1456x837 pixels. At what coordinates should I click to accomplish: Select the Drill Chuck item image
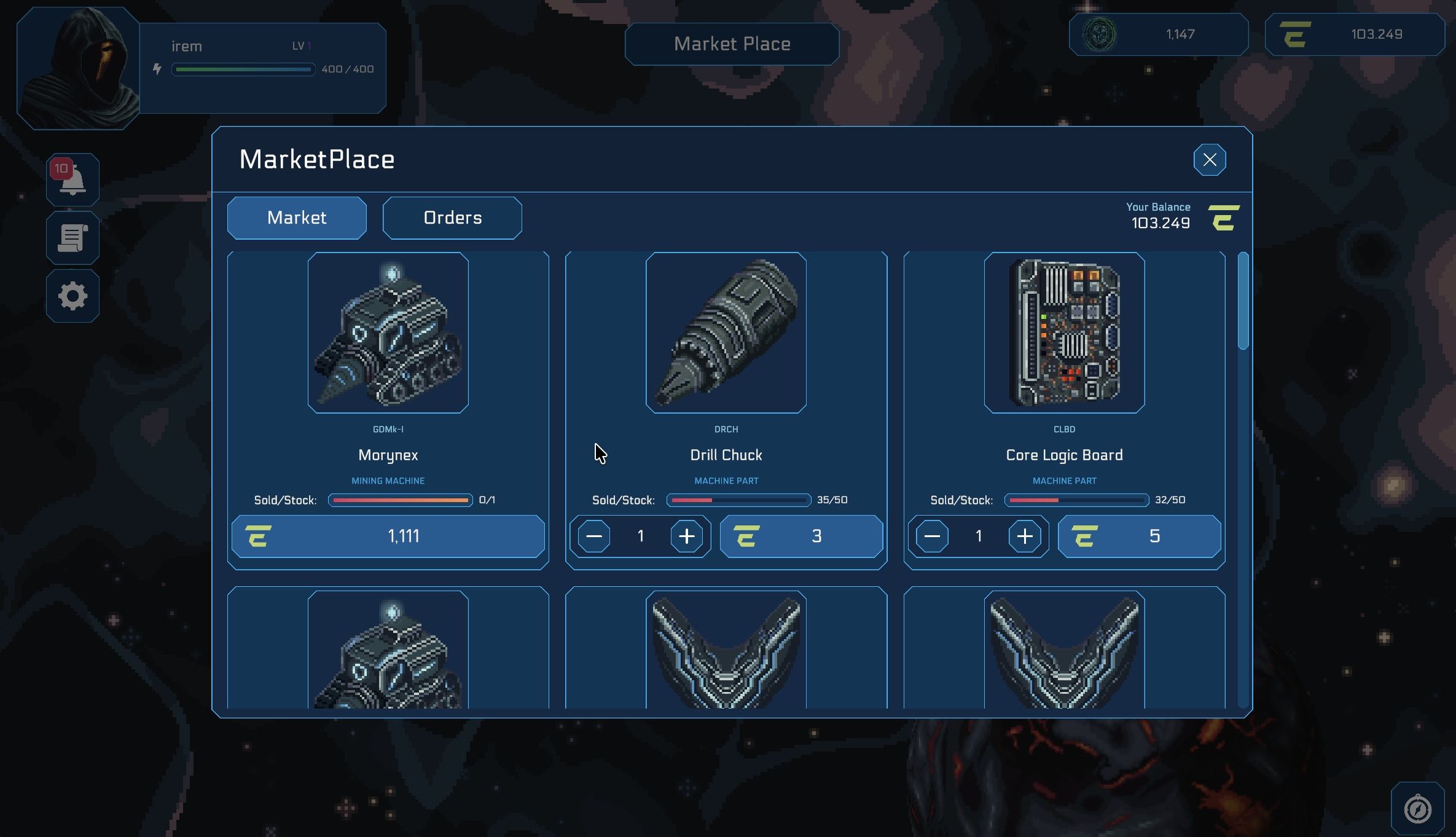coord(726,332)
